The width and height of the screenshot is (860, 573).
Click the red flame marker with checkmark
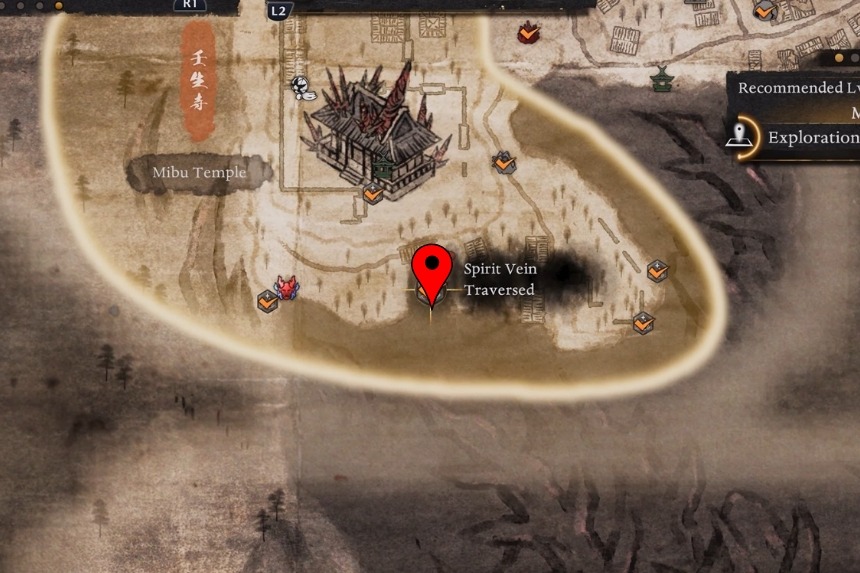(528, 33)
